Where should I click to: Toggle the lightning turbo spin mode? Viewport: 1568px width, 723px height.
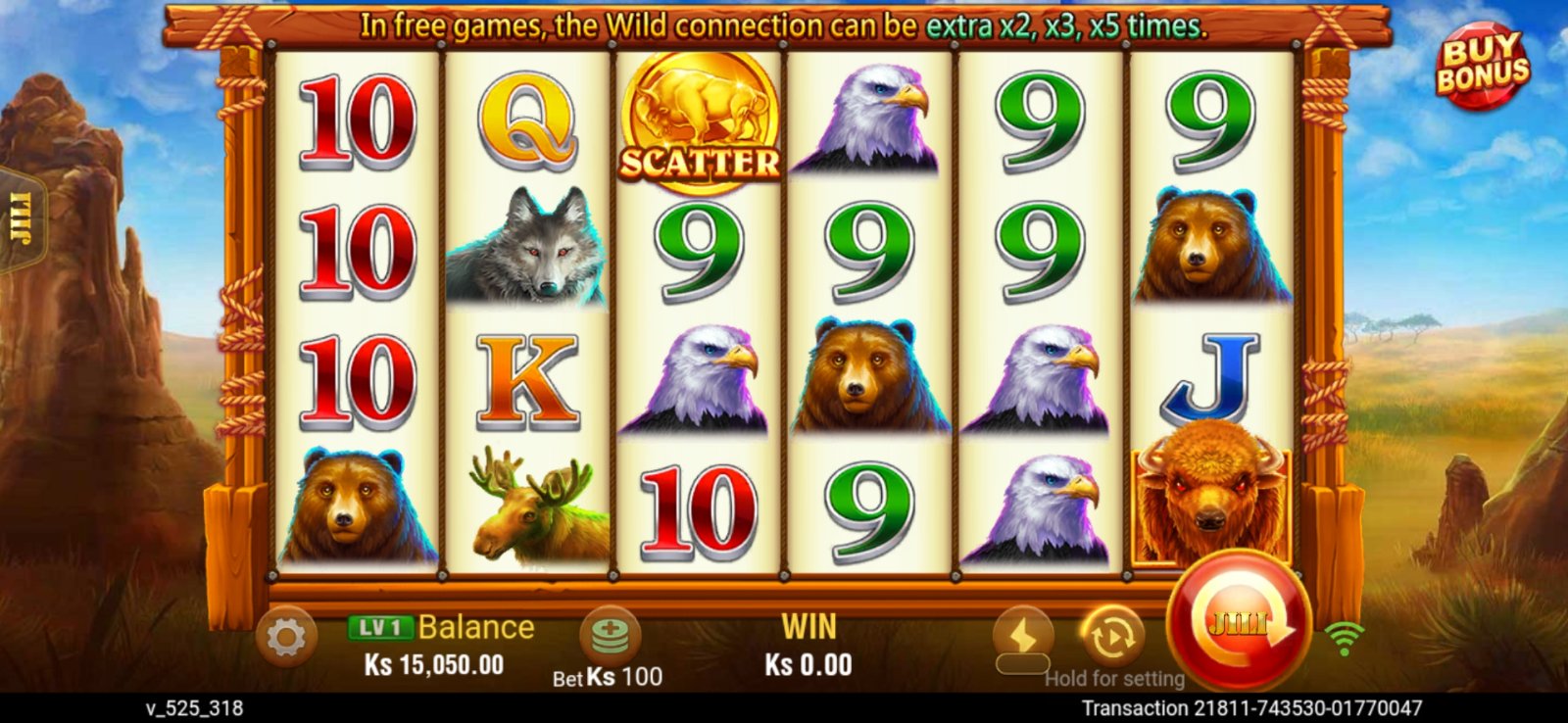(1022, 637)
